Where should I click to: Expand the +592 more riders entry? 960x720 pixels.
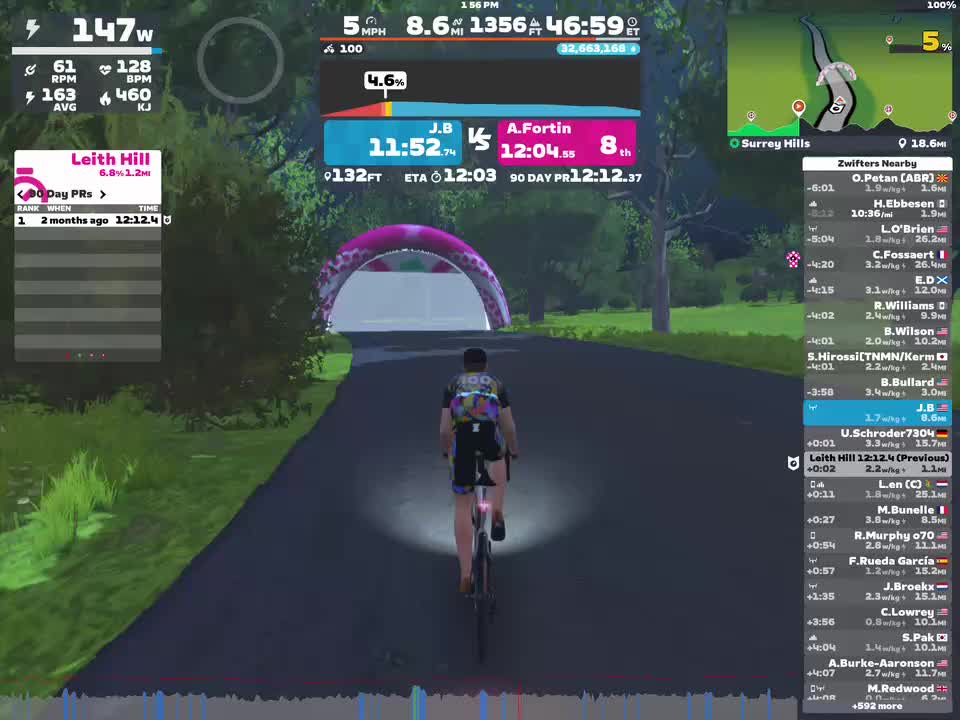click(877, 706)
